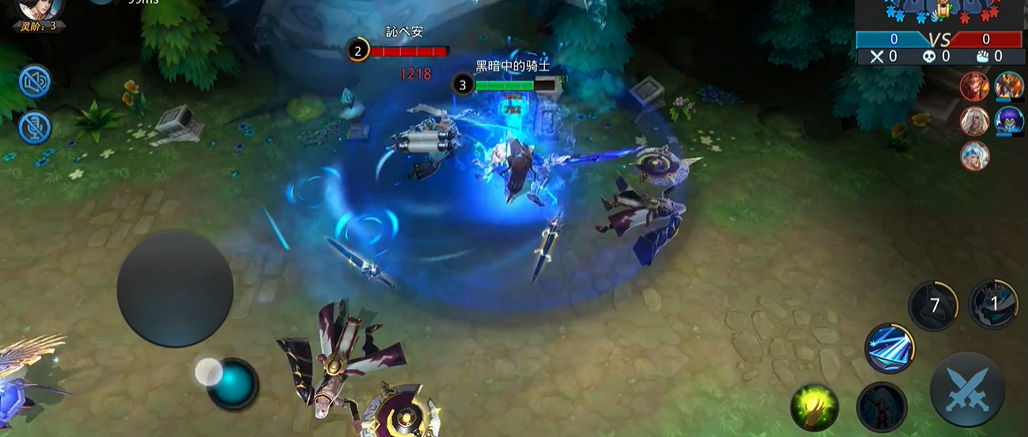Image resolution: width=1028 pixels, height=437 pixels.
Task: Tap the virtual movement joystick
Action: pos(175,289)
